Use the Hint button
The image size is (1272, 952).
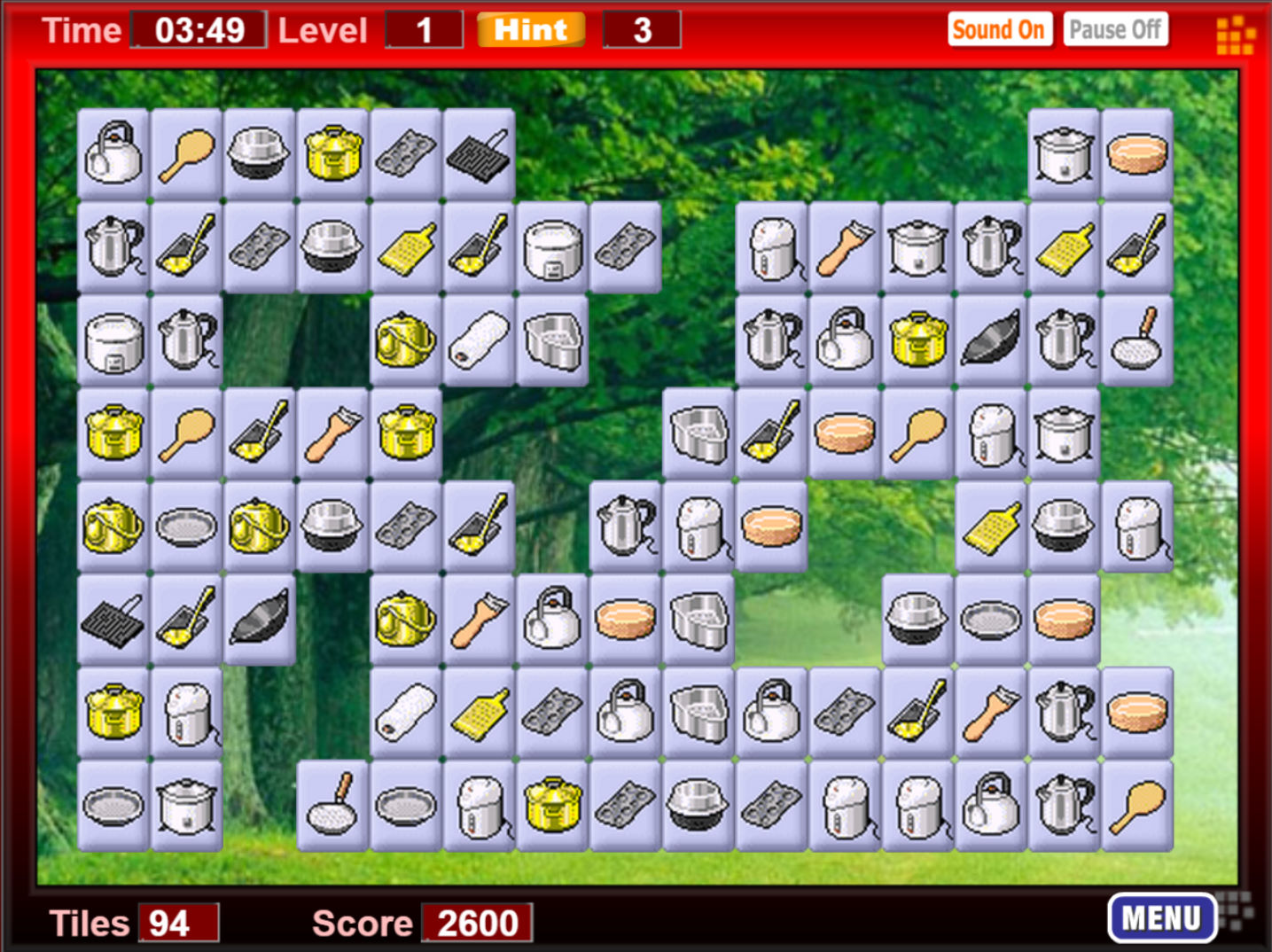pos(529,29)
